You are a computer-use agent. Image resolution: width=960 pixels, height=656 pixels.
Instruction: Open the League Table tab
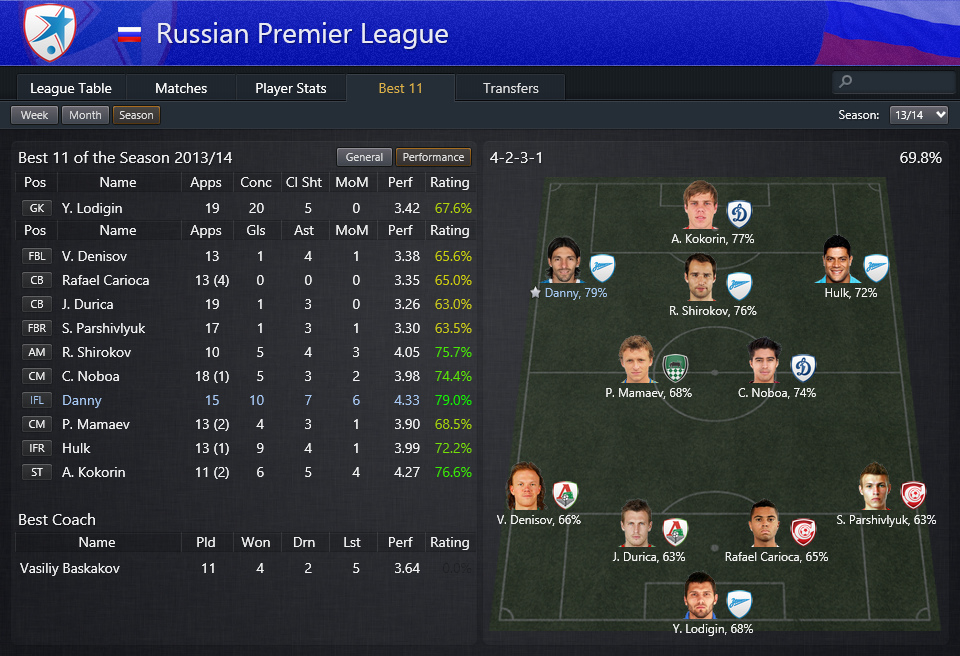tap(71, 88)
